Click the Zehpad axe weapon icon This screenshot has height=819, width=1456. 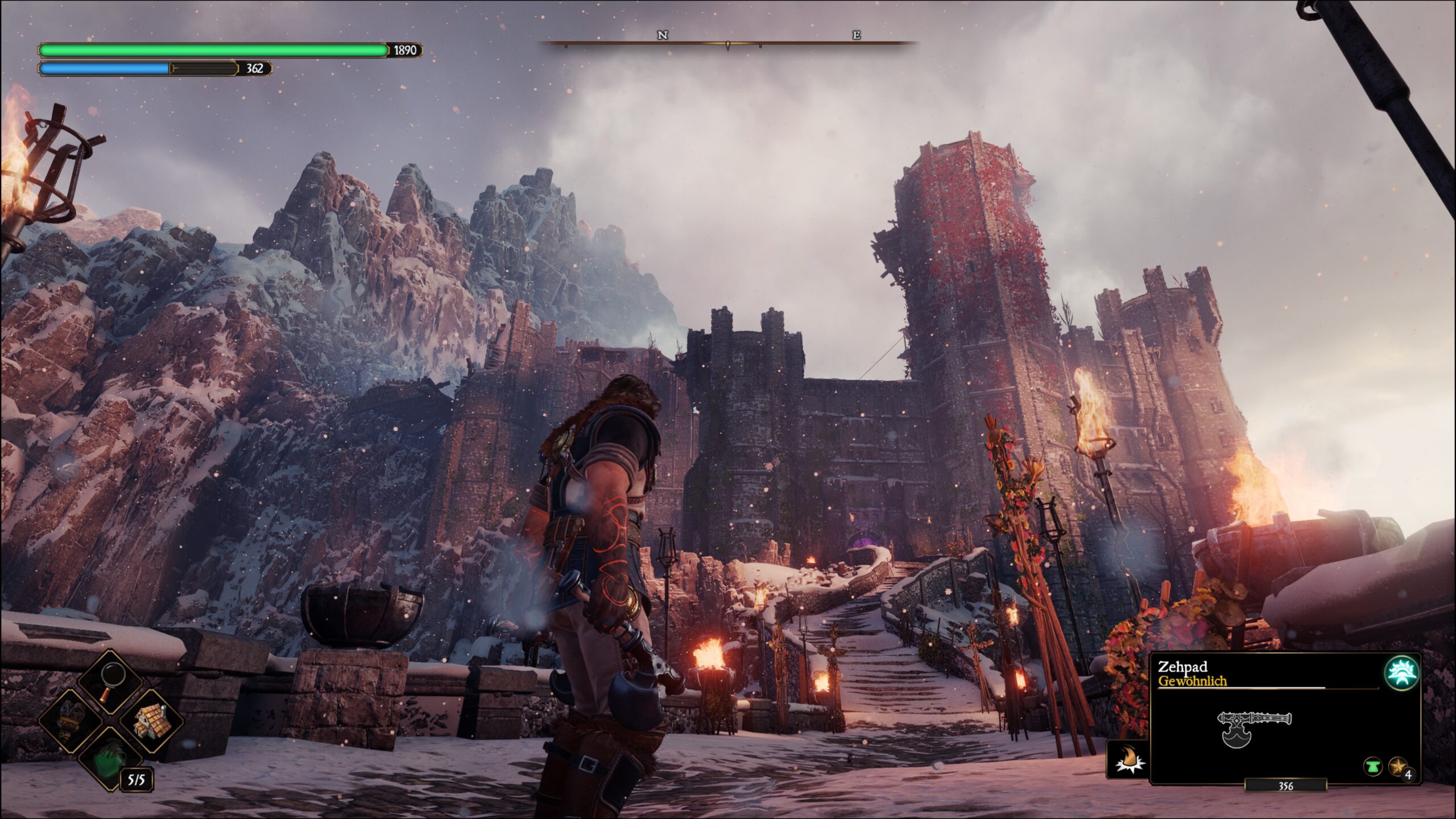1252,727
